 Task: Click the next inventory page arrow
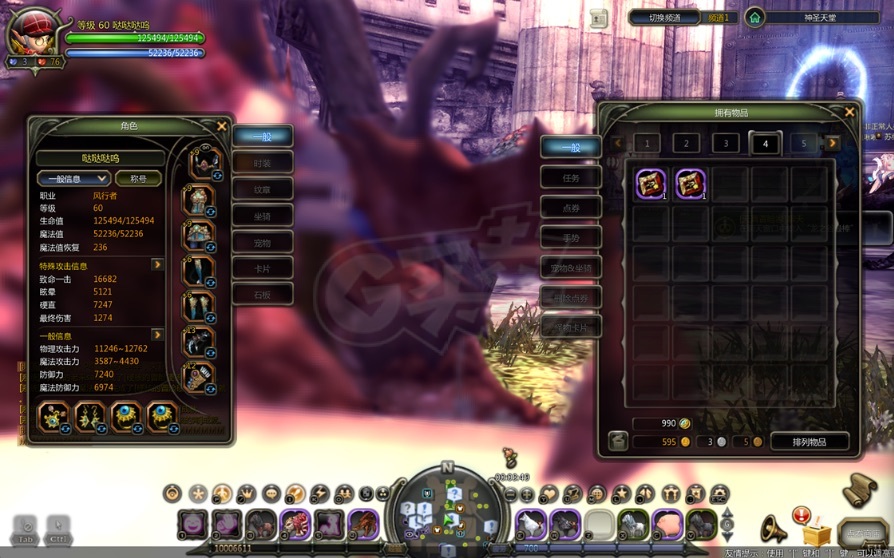[x=832, y=144]
